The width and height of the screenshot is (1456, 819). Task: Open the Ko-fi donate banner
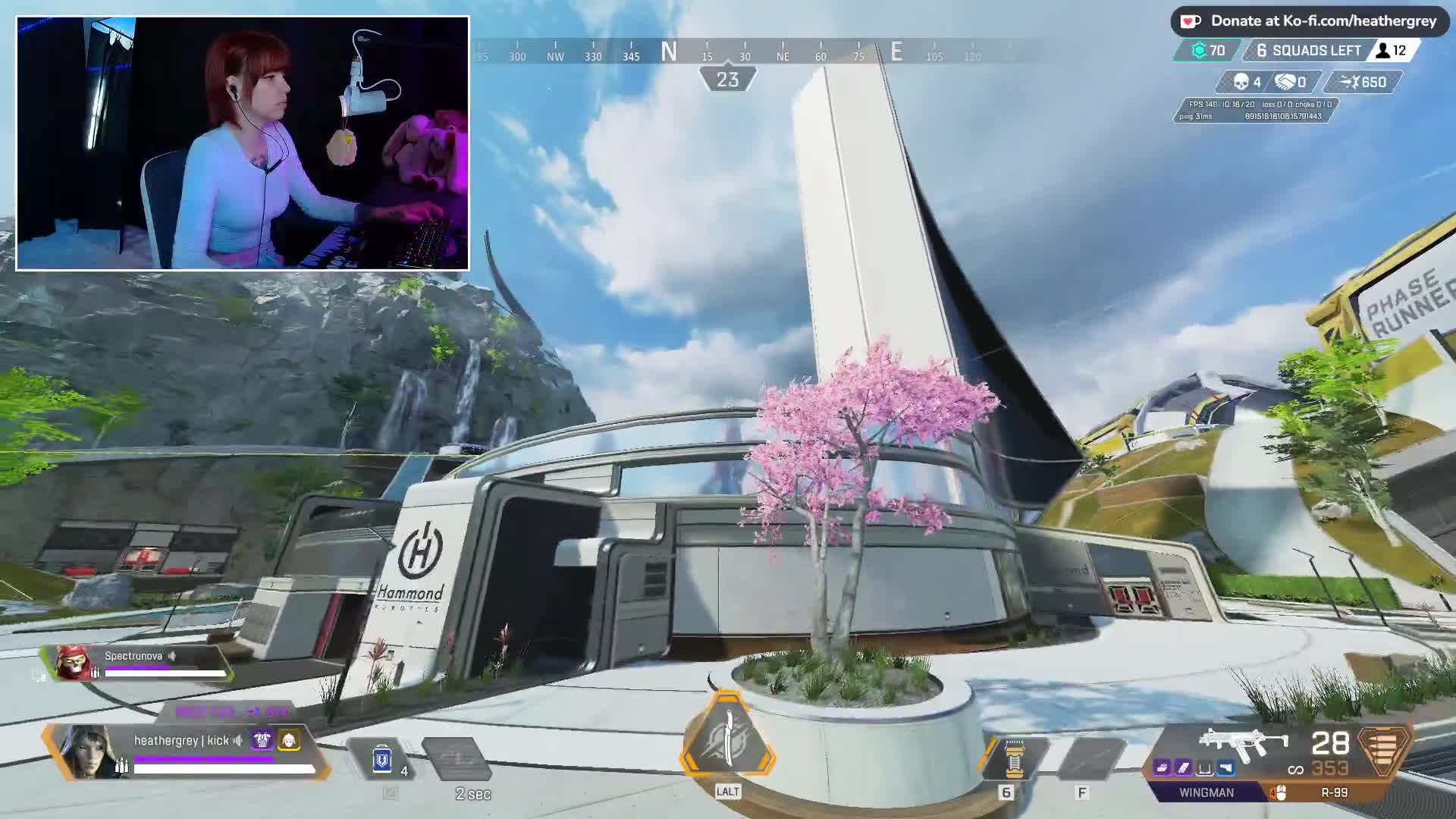click(1310, 21)
